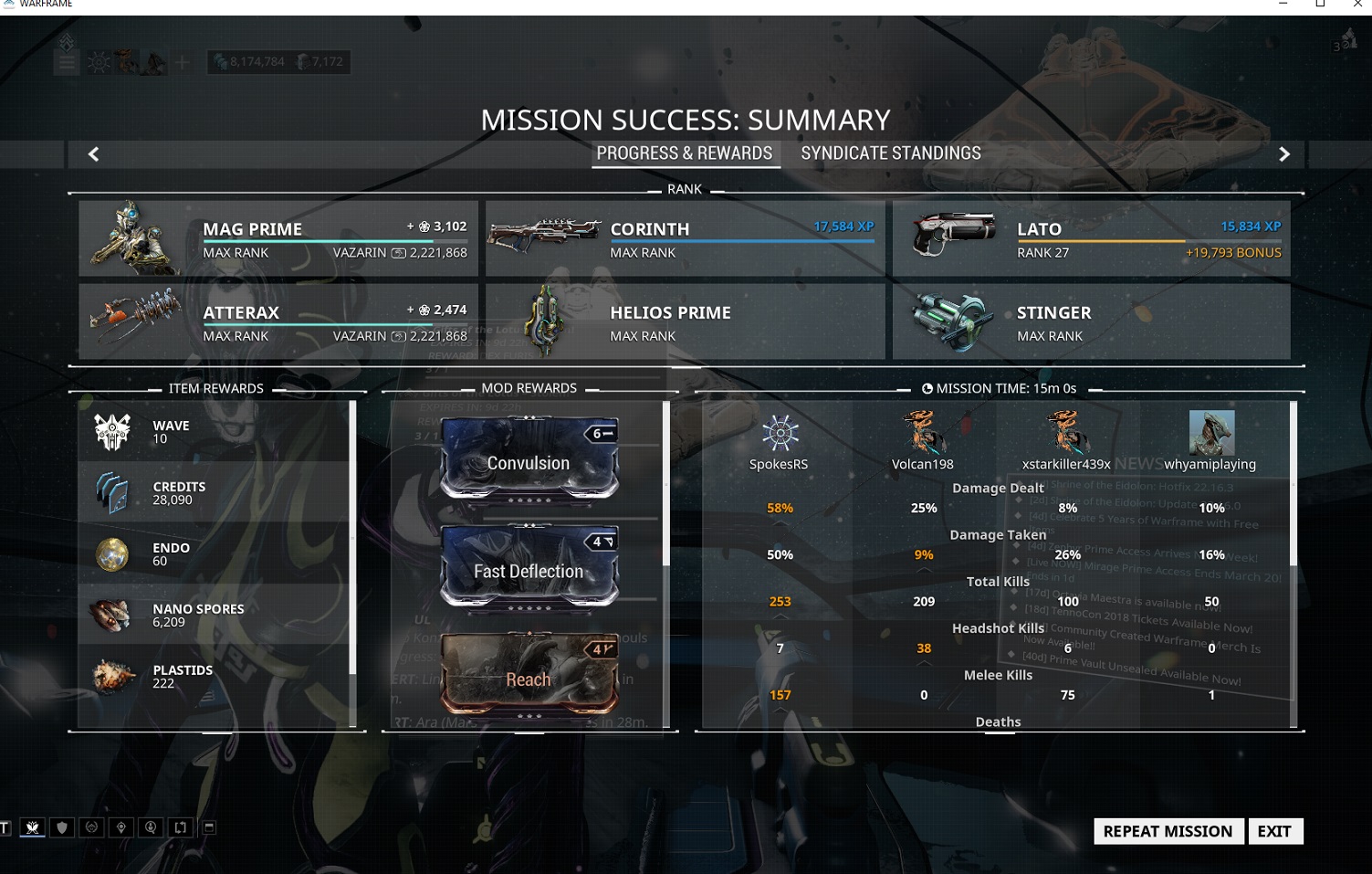View the Reach mod card
1372x874 pixels.
(529, 675)
